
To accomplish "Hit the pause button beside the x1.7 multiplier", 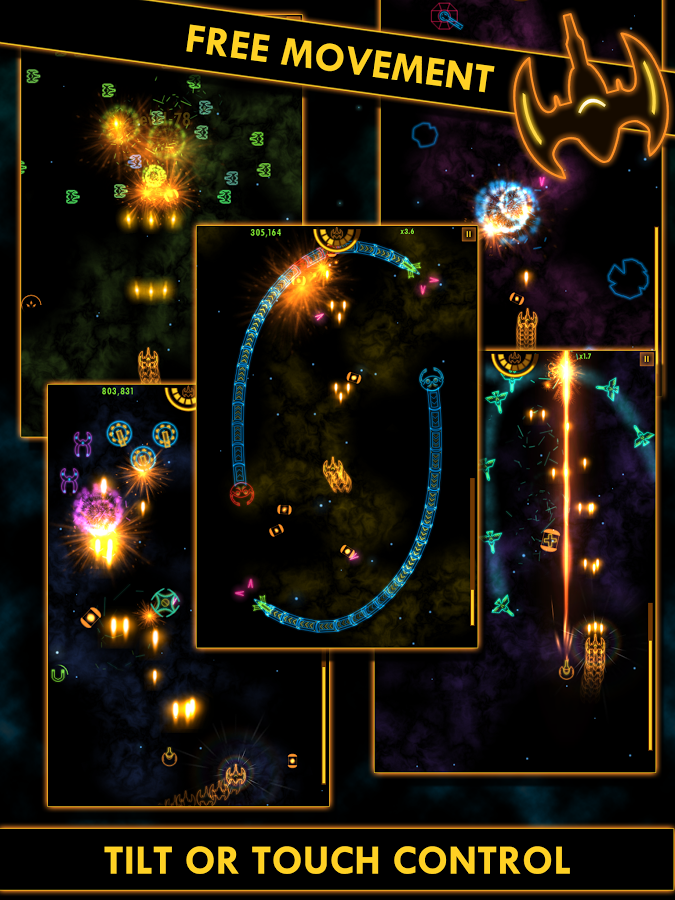I will point(646,358).
